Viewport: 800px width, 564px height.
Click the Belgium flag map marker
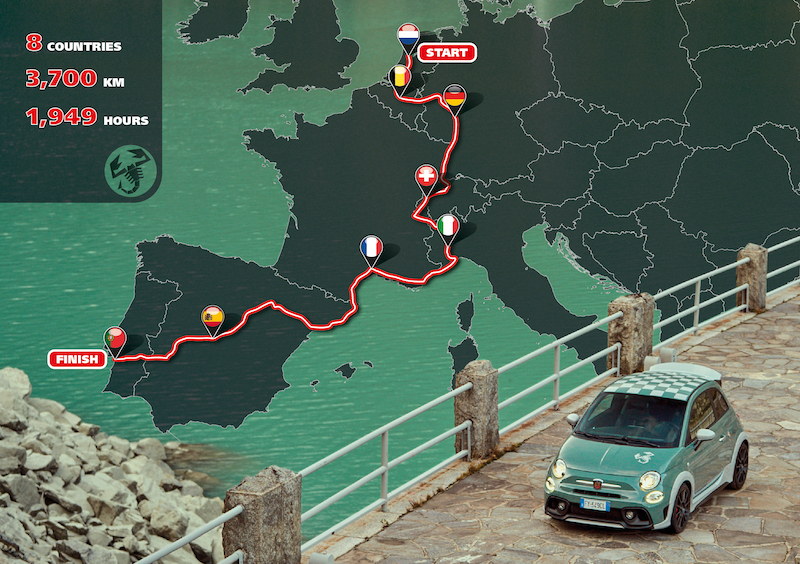click(399, 77)
